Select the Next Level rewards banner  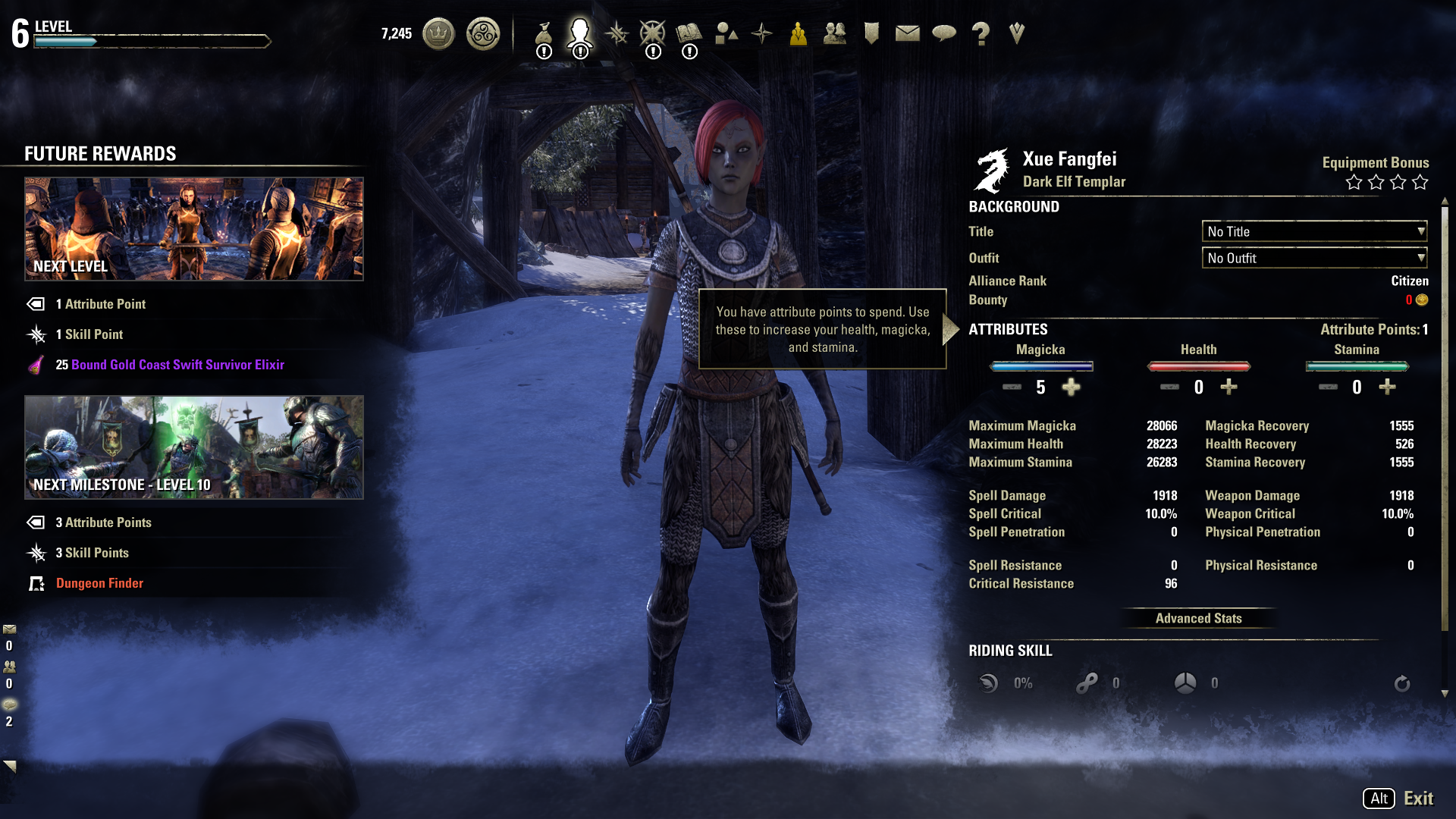tap(194, 229)
